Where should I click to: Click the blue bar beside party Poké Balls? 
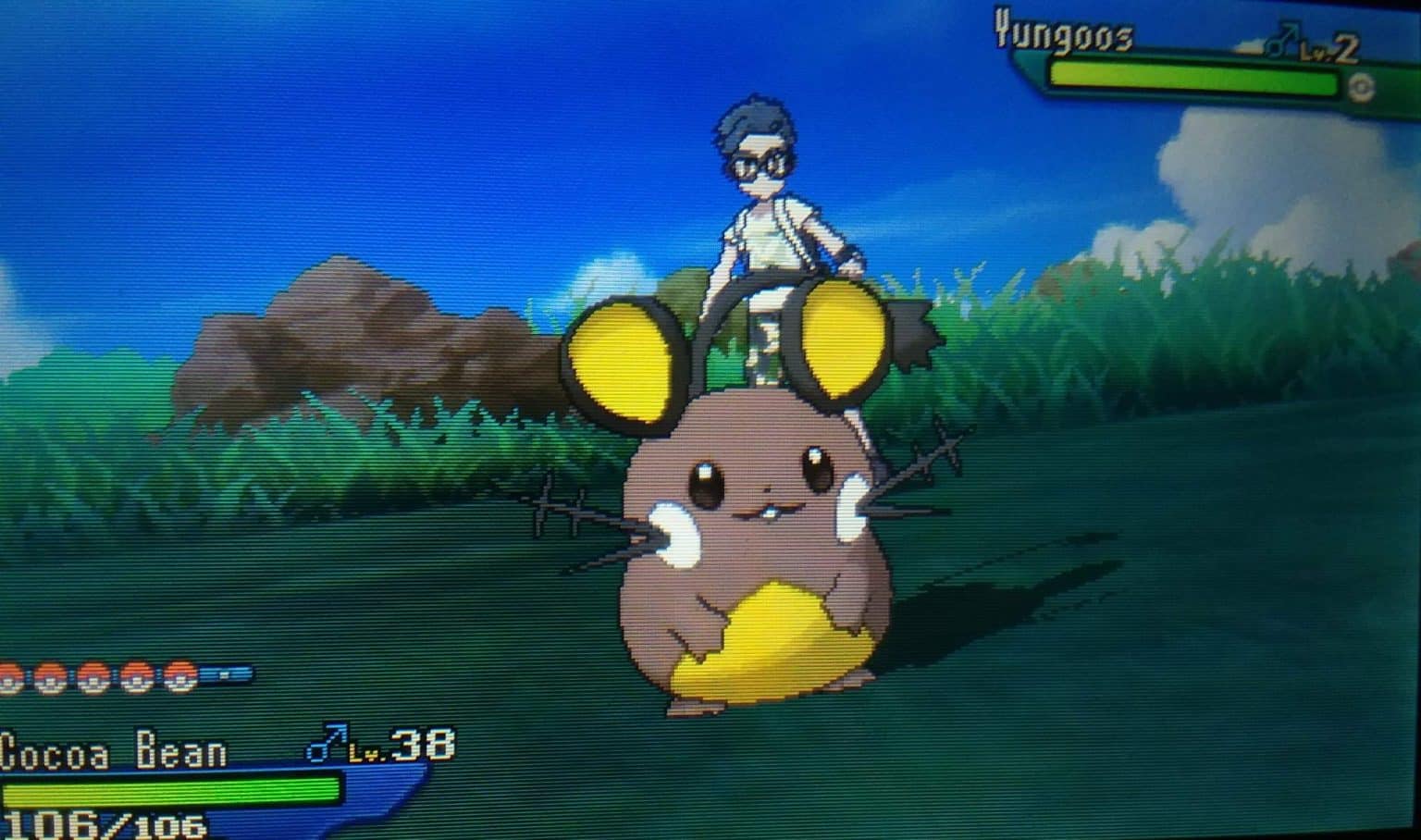(225, 672)
